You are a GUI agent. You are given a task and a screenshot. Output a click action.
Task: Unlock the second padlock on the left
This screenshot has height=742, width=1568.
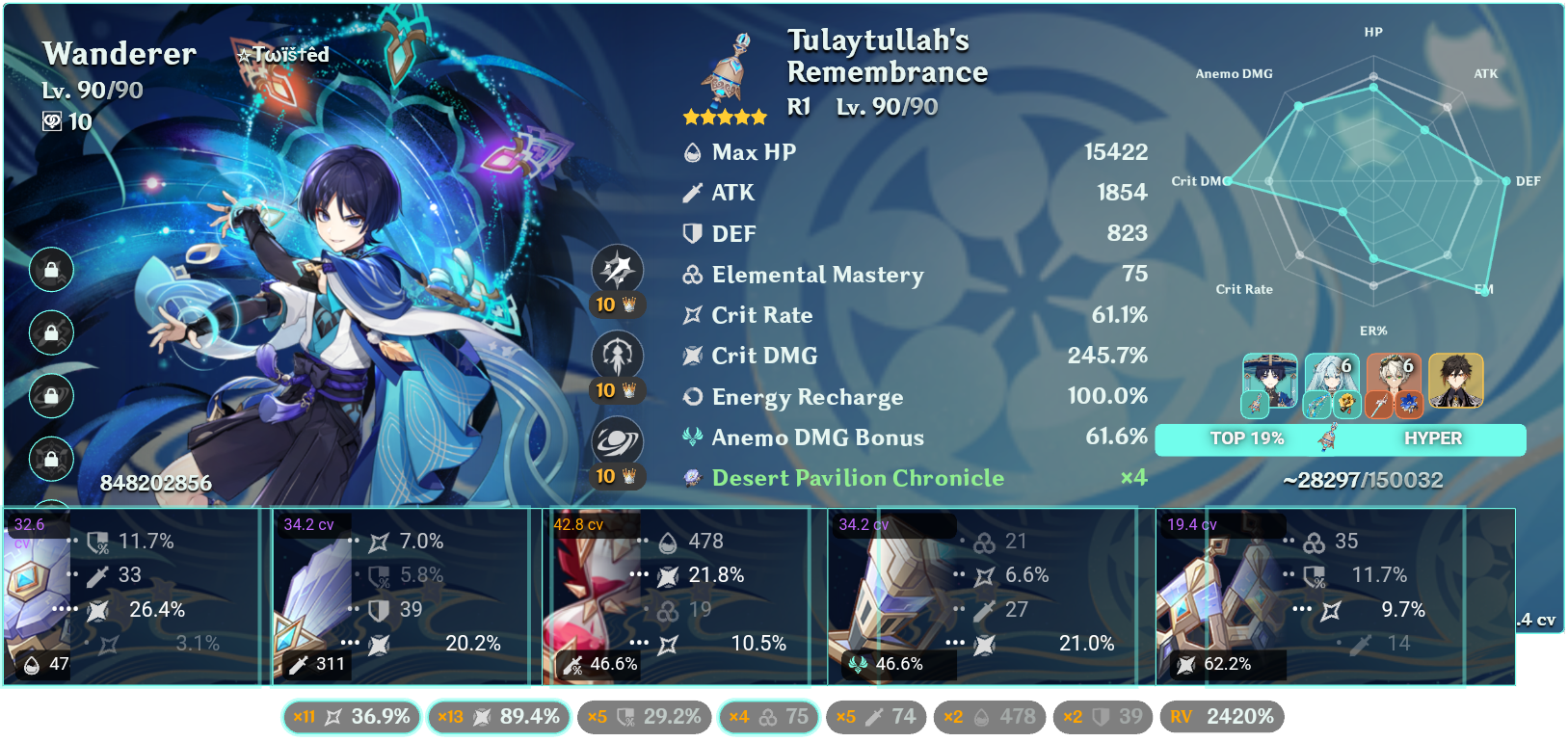50,332
